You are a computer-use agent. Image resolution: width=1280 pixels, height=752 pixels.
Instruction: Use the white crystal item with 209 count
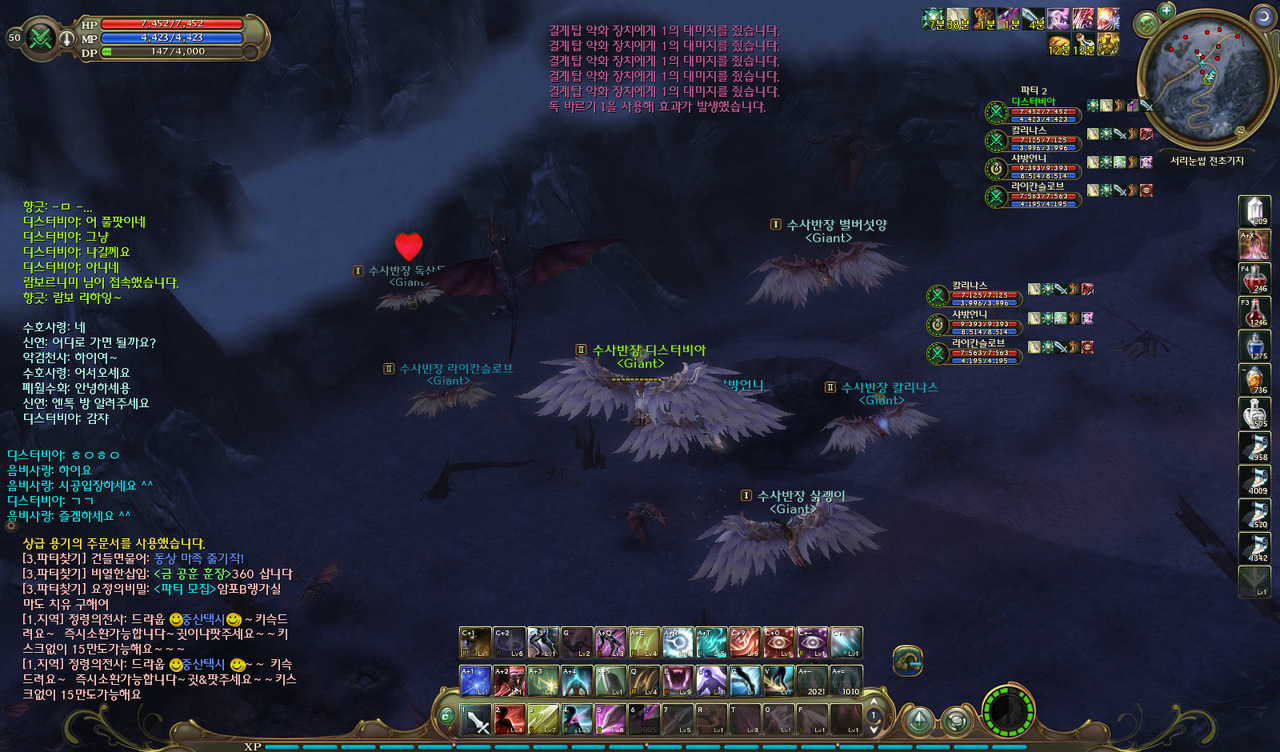(x=1254, y=210)
